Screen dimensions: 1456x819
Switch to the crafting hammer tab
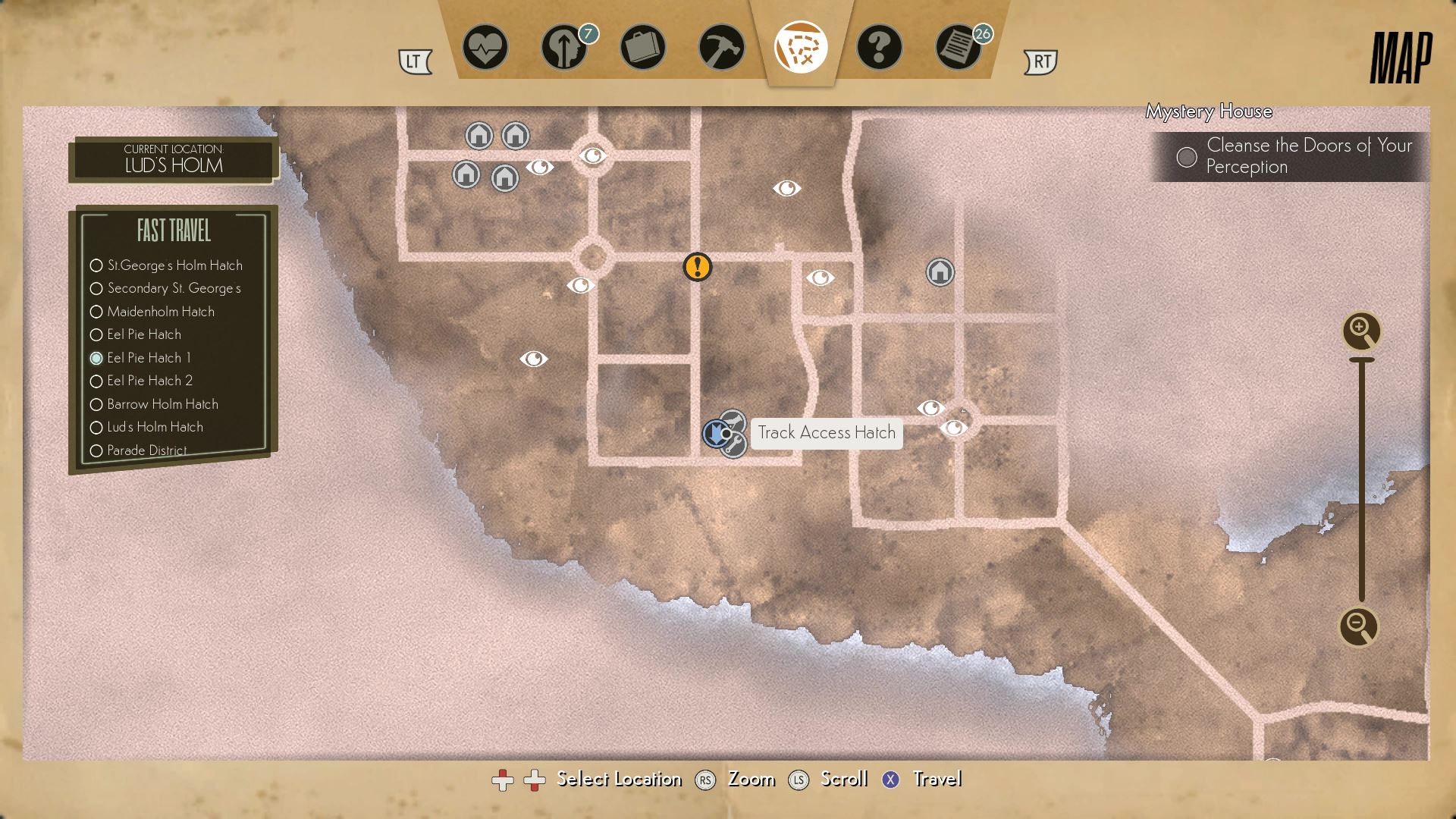(x=721, y=48)
